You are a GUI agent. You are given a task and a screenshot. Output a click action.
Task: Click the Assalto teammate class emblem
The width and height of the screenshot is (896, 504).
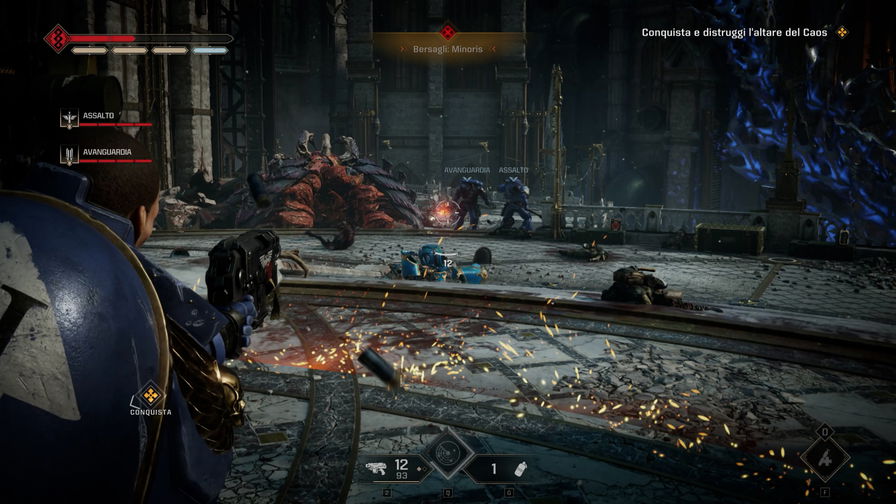tap(69, 119)
